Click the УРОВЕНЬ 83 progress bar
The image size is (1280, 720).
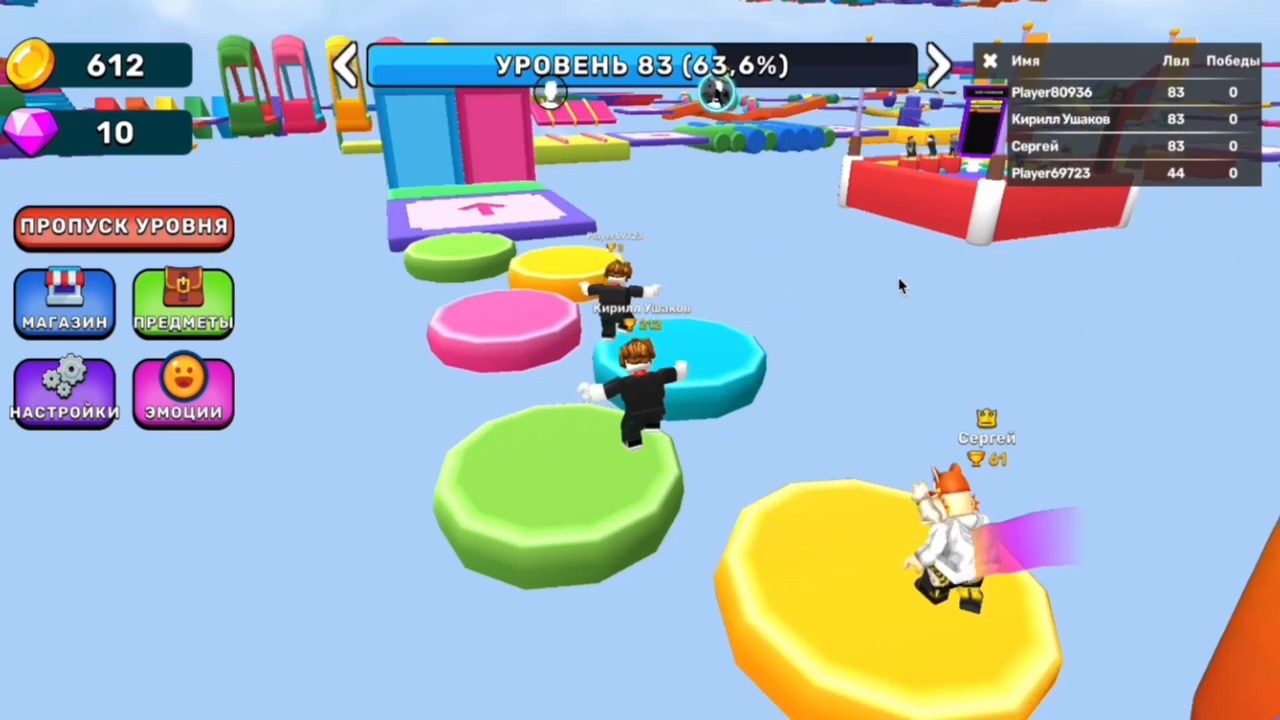tap(640, 65)
